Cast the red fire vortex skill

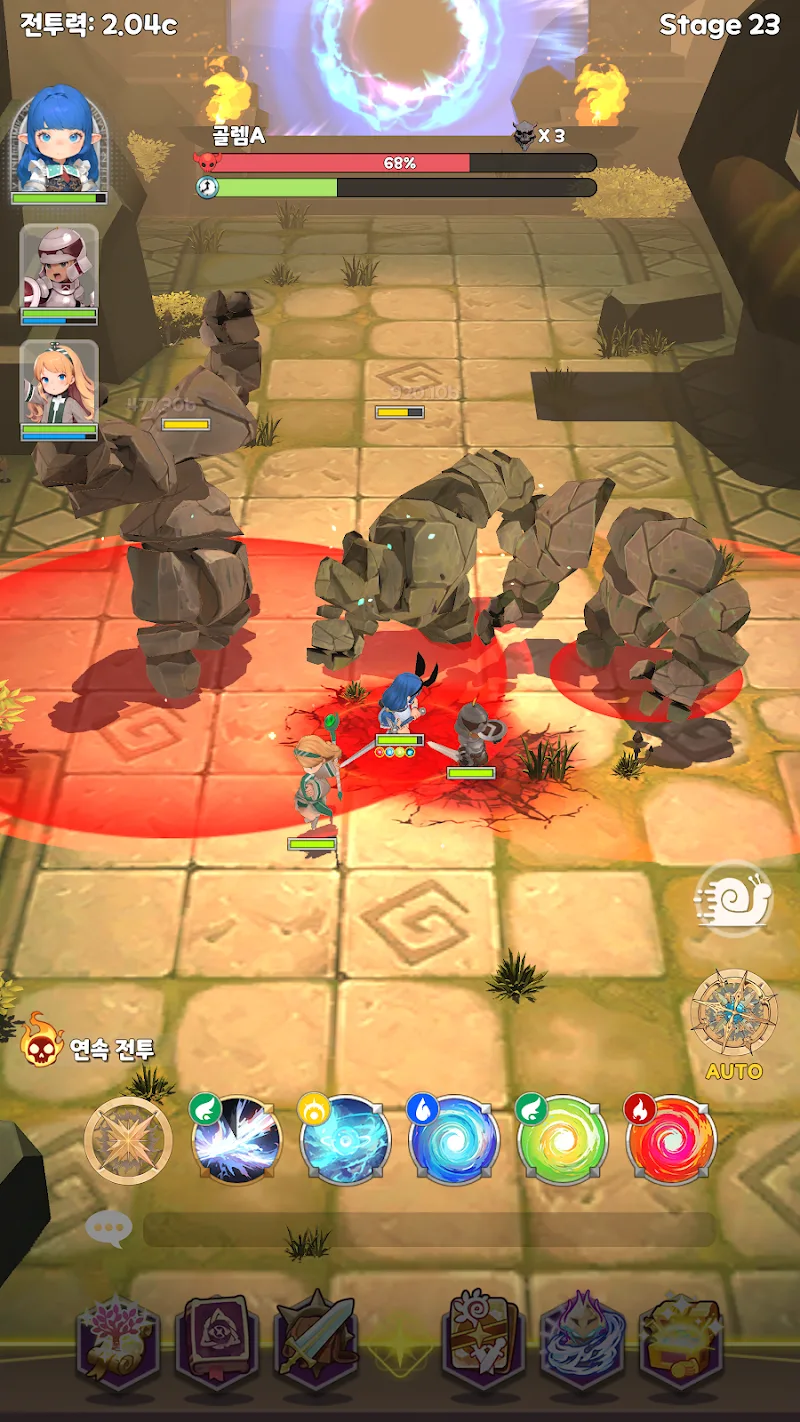coord(671,1141)
